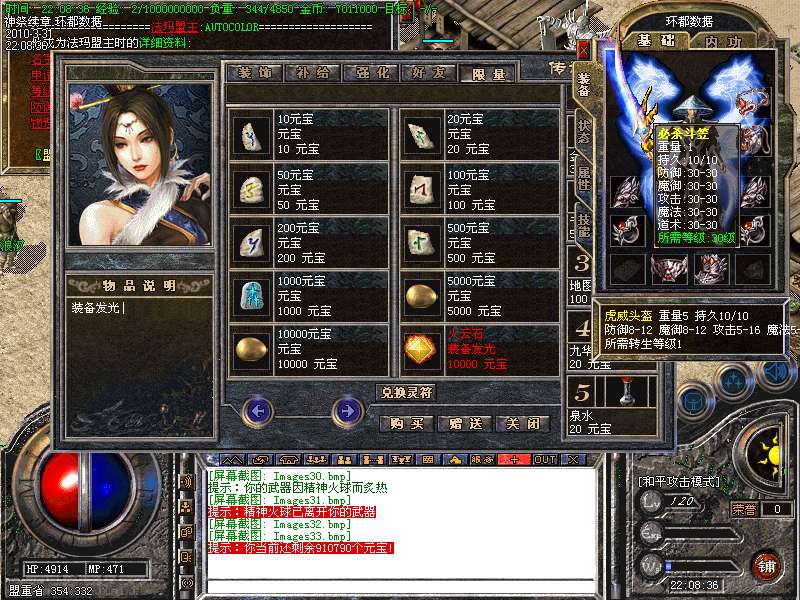Screen dimensions: 800x600
Task: Click the 兑换灵符 exchange button
Action: 407,392
